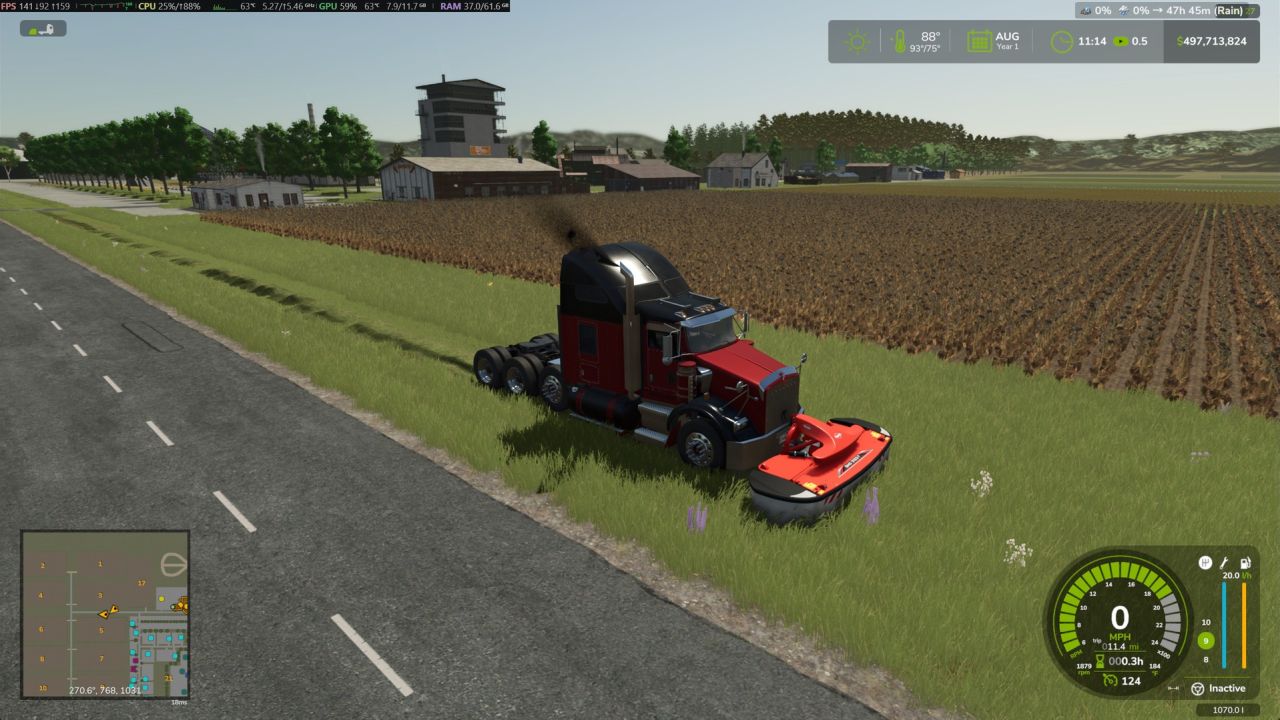The image size is (1280, 720).
Task: Click the fuel tank readout showing 1070.0 l
Action: tap(1230, 709)
